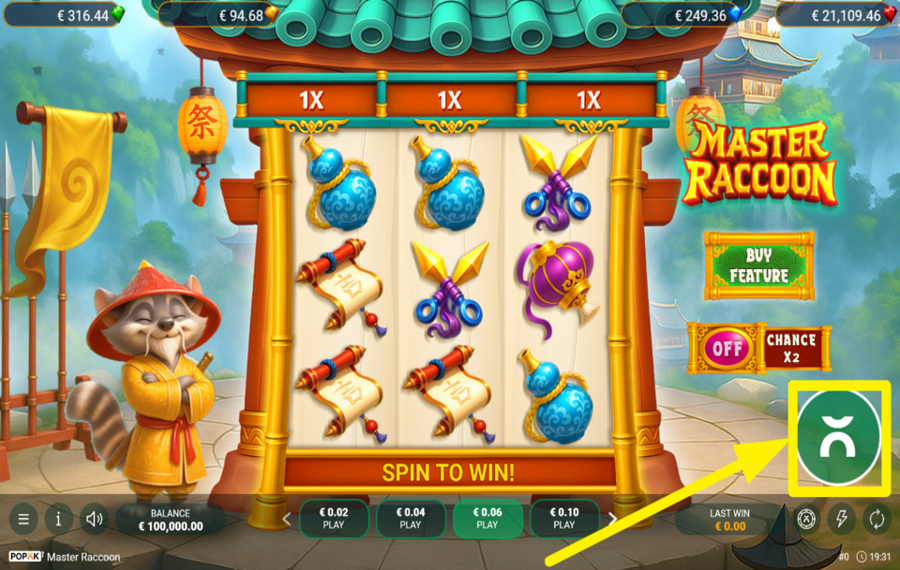The image size is (900, 570).
Task: Mute the game sound
Action: 95,519
